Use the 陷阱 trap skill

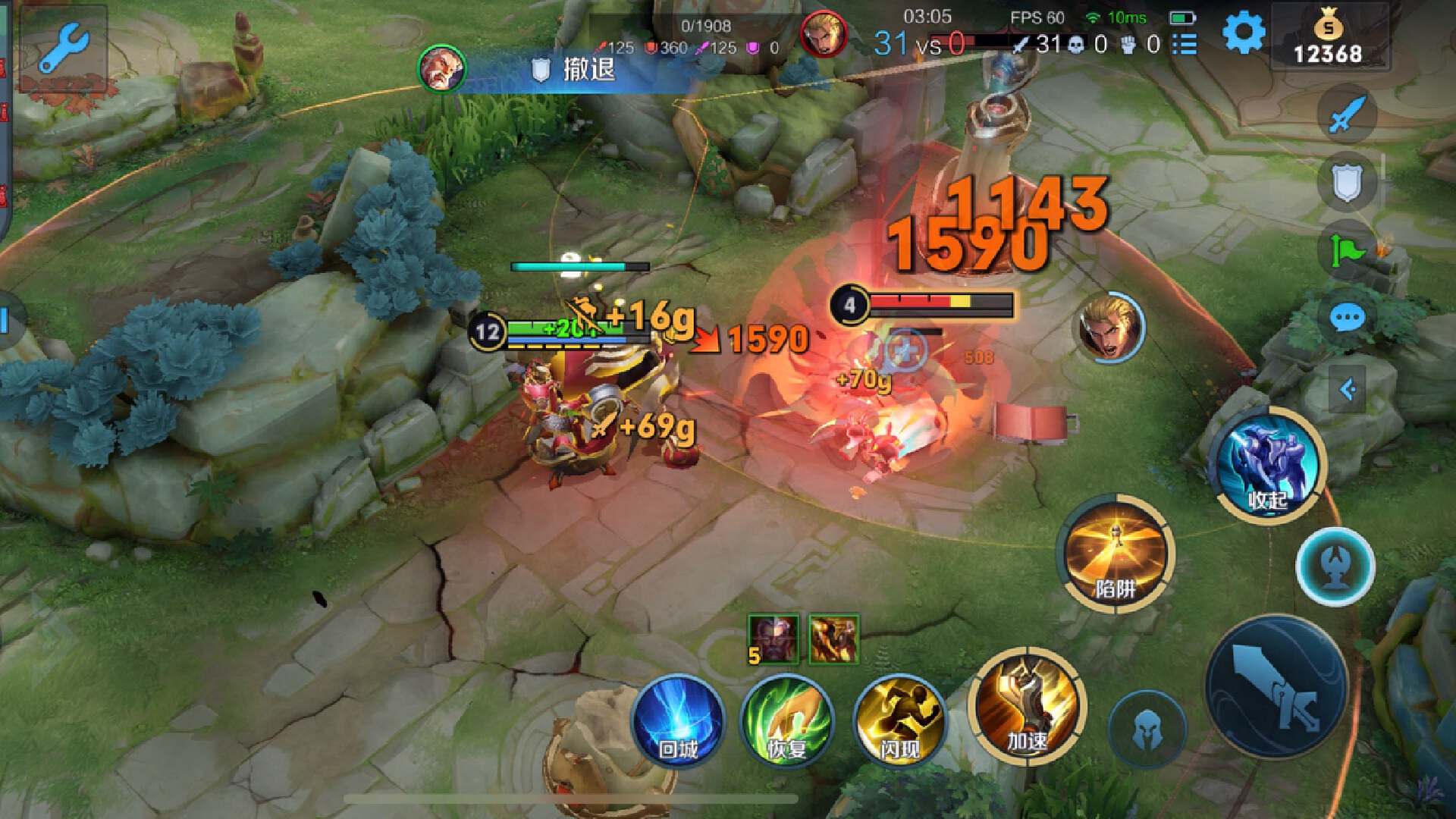pos(1116,555)
